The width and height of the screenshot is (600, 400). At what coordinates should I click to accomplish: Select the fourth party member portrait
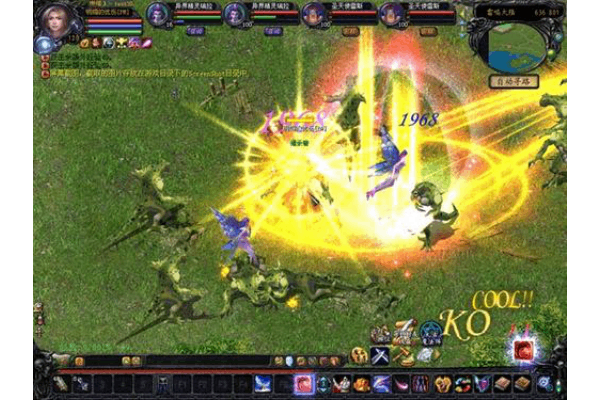click(392, 14)
